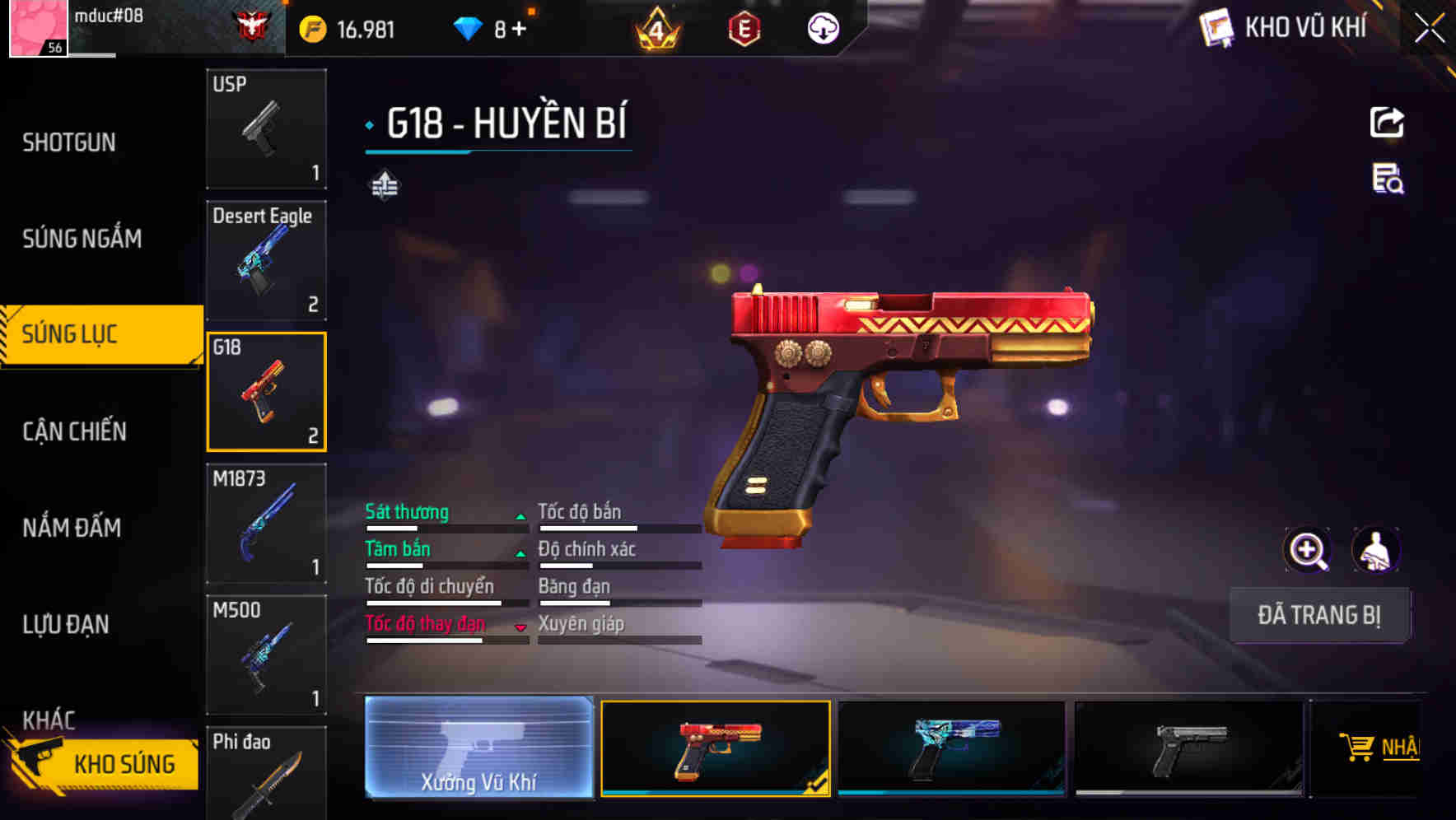Select the CẬN CHIẾN category
This screenshot has width=1456, height=820.
click(73, 431)
